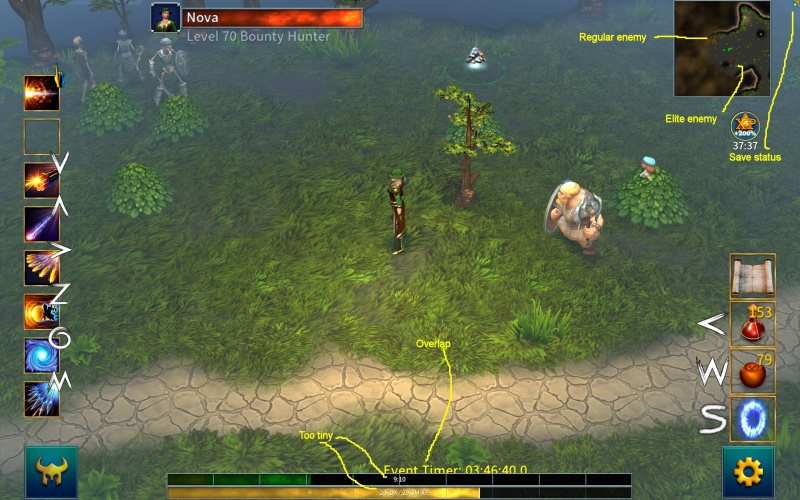The width and height of the screenshot is (800, 500).
Task: Open the parchment scroll map
Action: (752, 276)
